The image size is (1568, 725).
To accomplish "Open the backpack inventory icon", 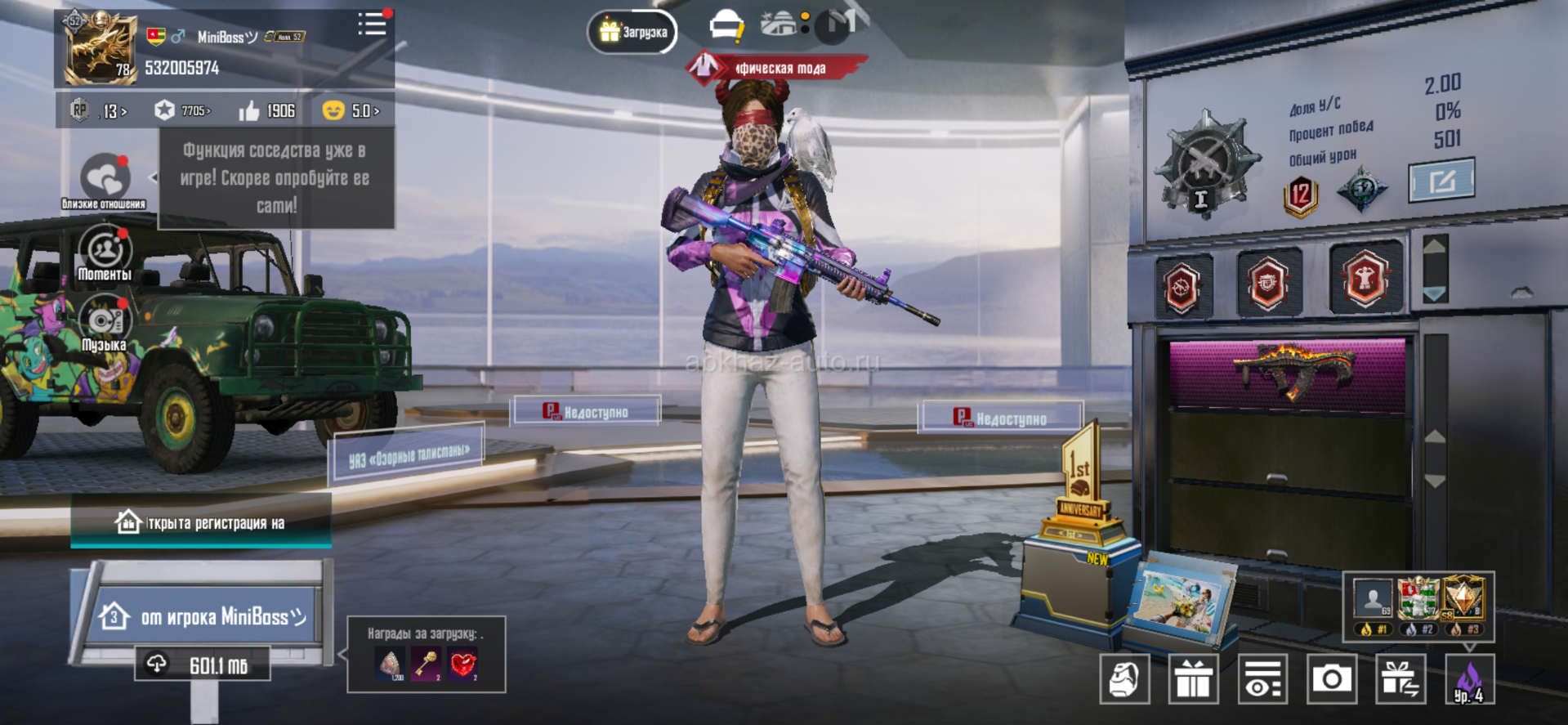I will 1124,678.
